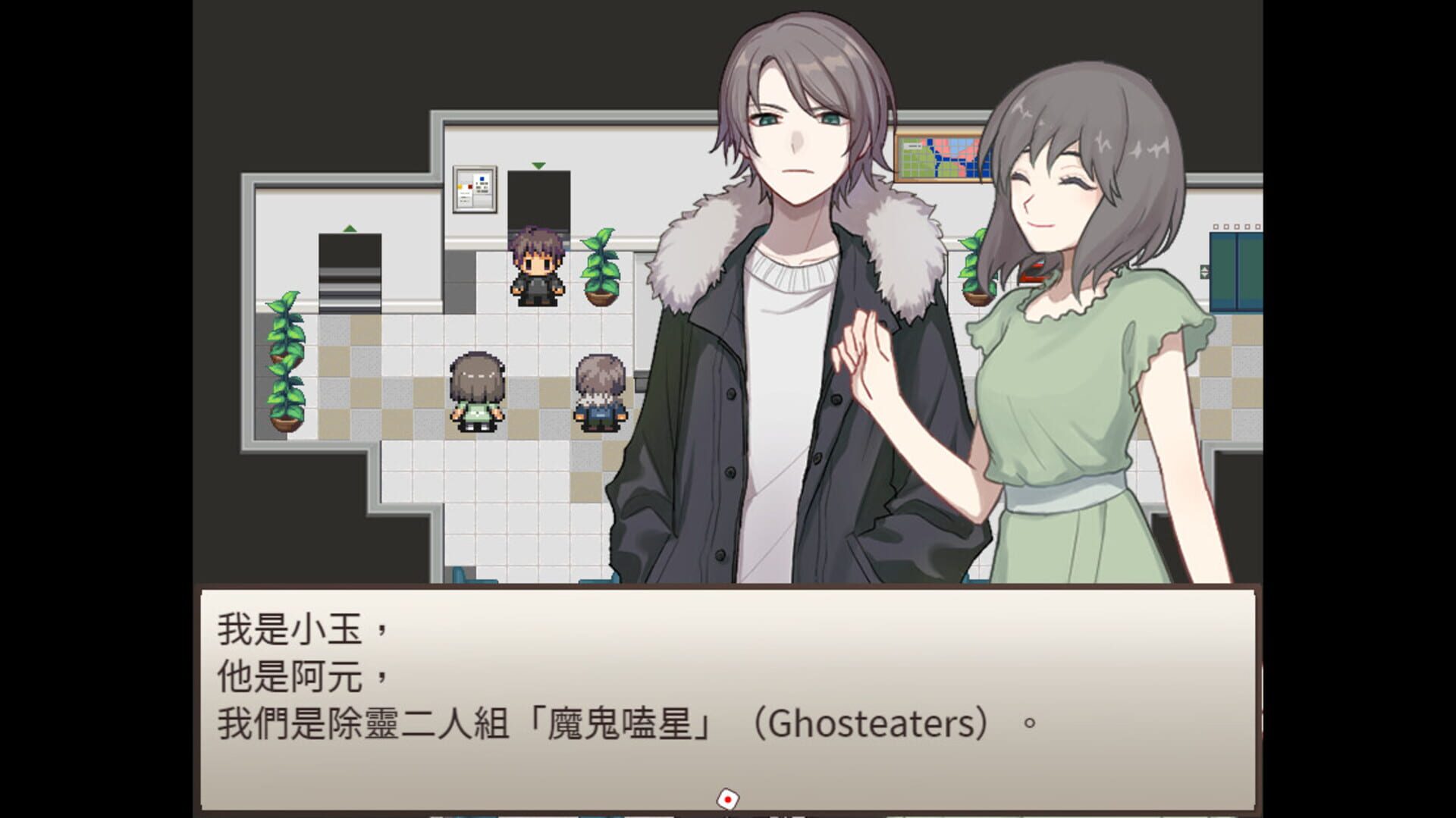Click the up-down call button beside the blue elevator
1456x818 pixels.
pyautogui.click(x=1206, y=270)
